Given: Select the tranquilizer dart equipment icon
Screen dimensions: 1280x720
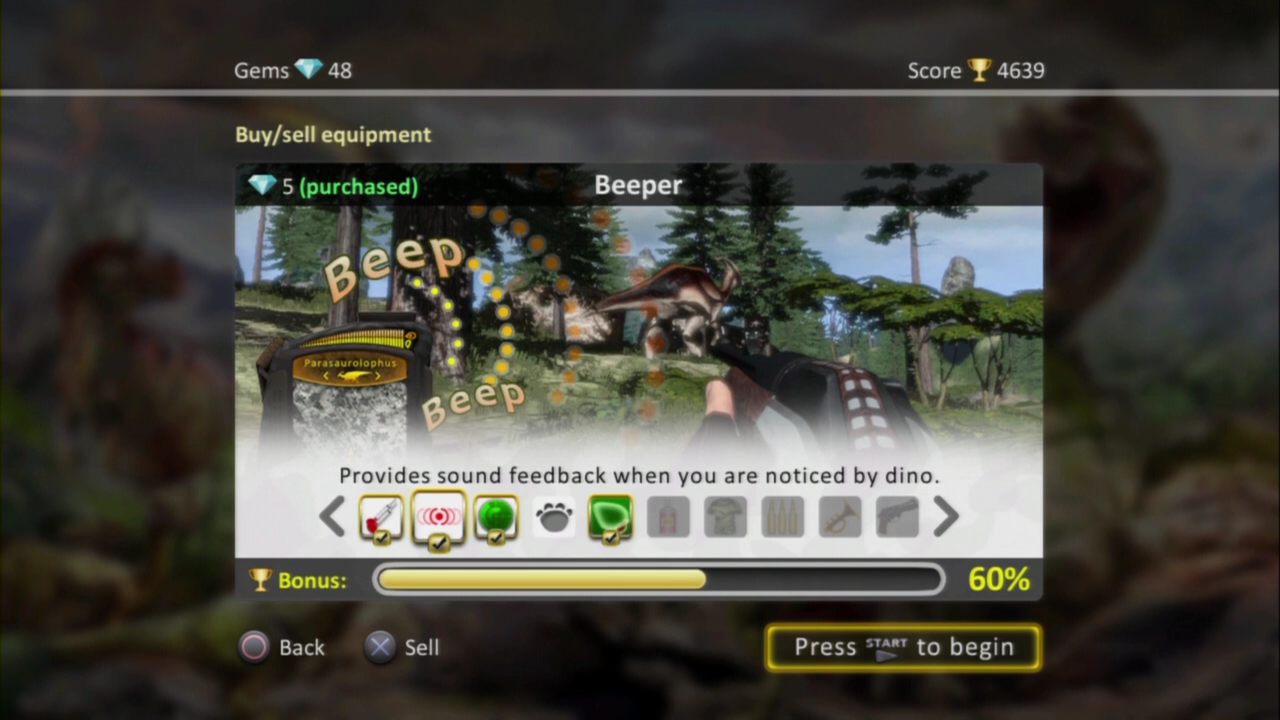Looking at the screenshot, I should coord(381,517).
